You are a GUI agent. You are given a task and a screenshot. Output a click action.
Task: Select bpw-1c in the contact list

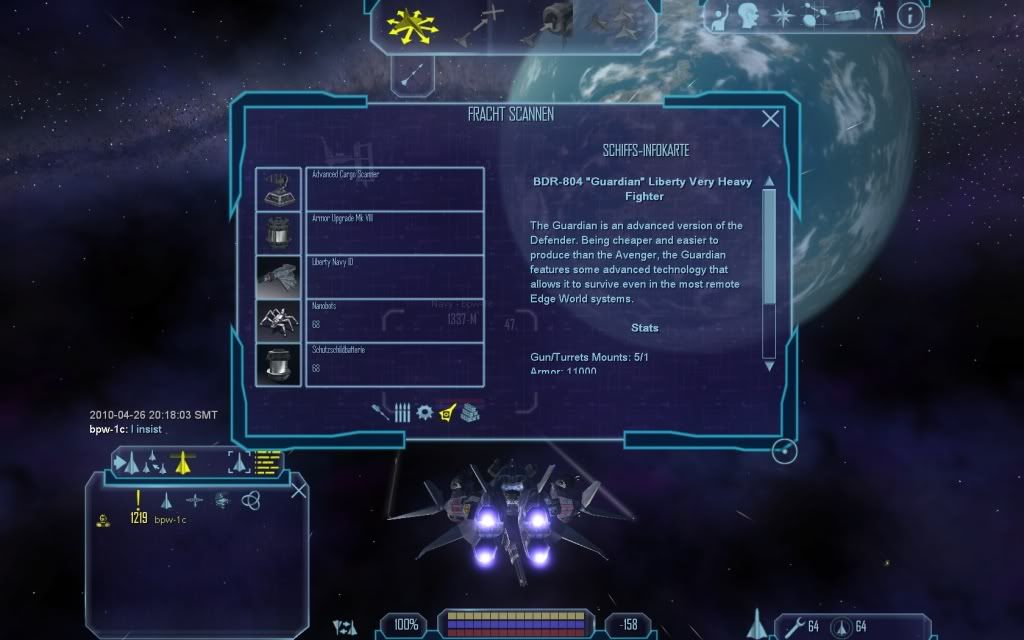[x=170, y=519]
